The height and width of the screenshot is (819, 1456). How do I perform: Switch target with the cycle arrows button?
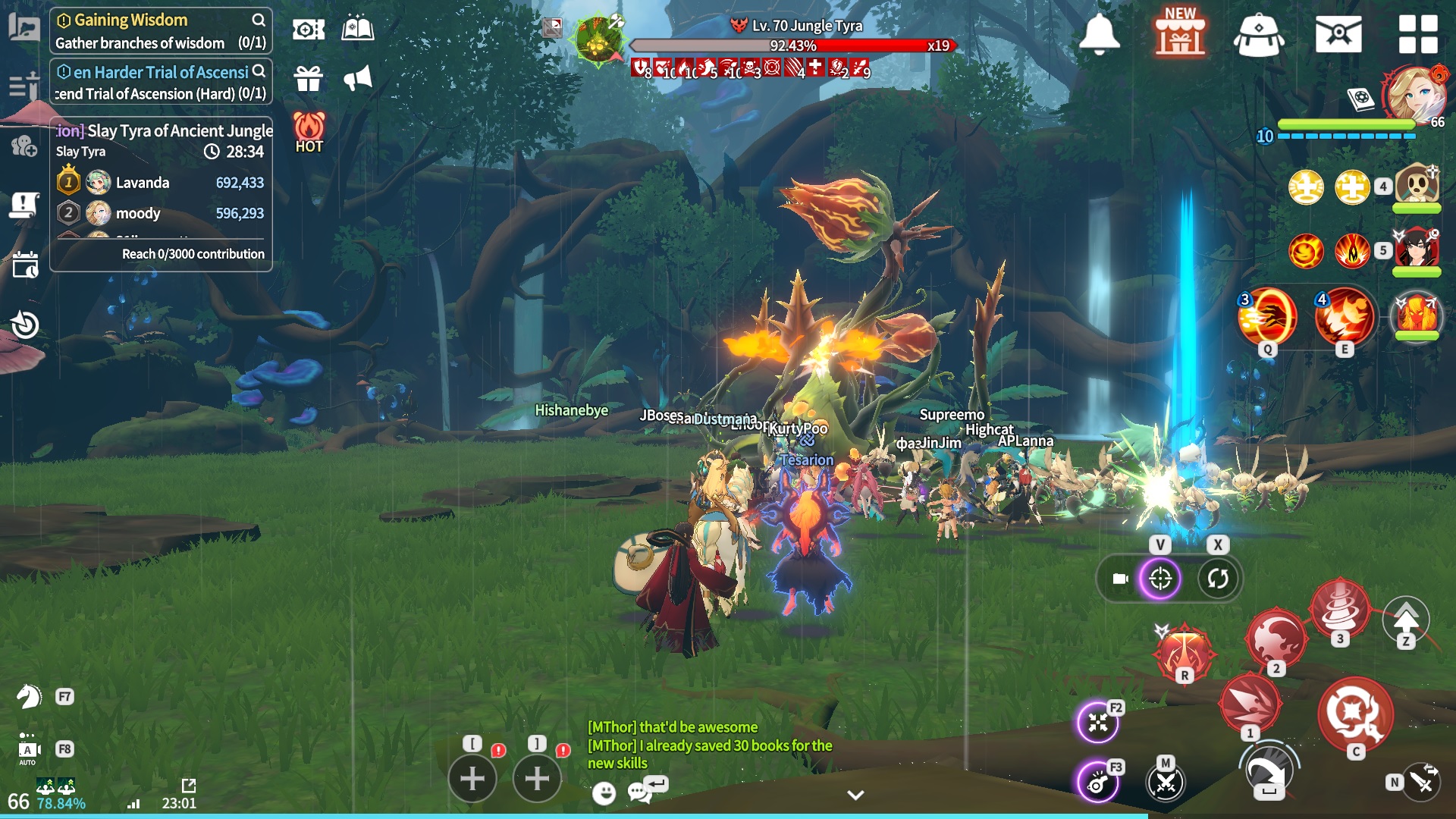tap(1218, 579)
